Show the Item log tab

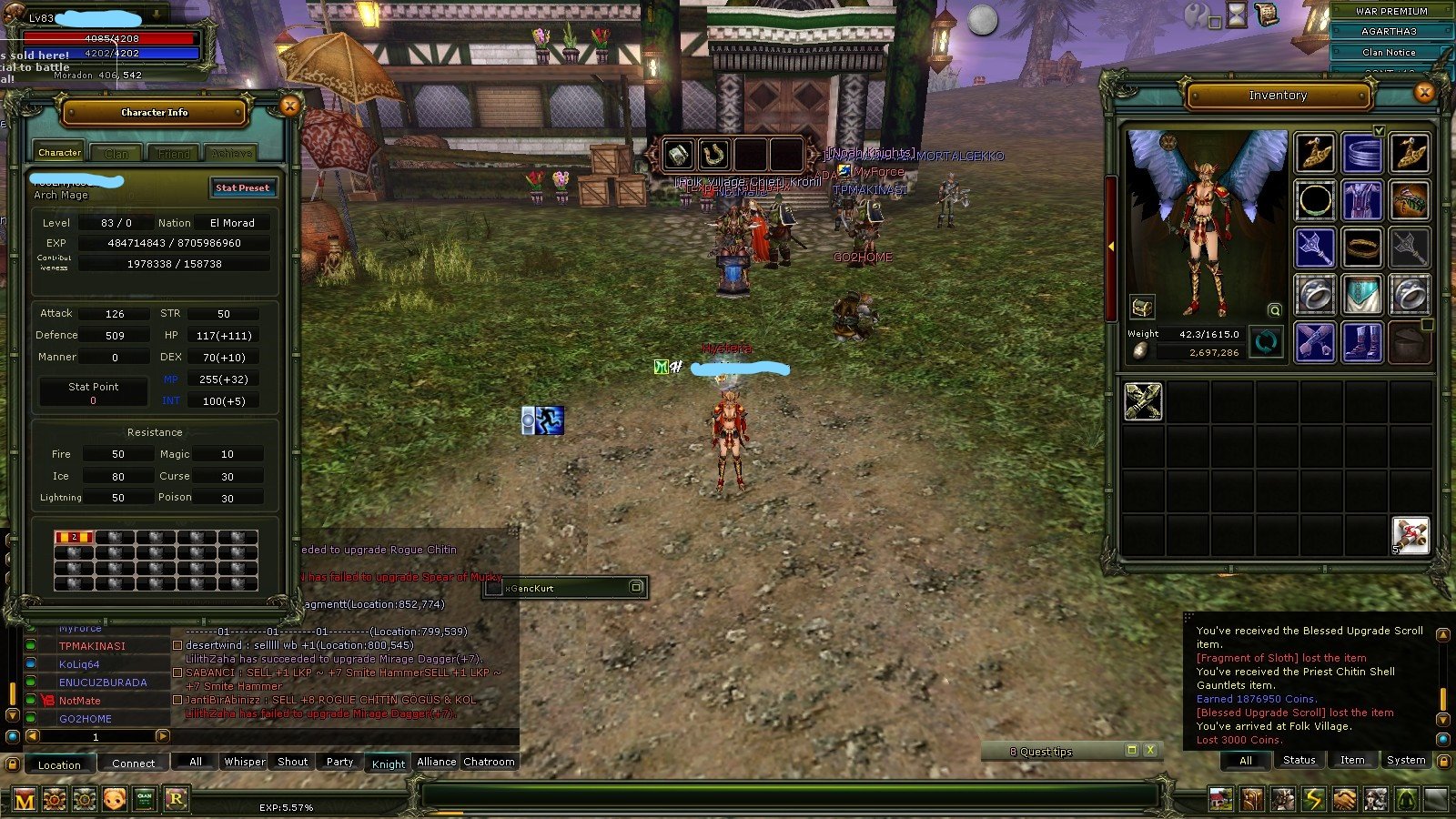tap(1352, 760)
